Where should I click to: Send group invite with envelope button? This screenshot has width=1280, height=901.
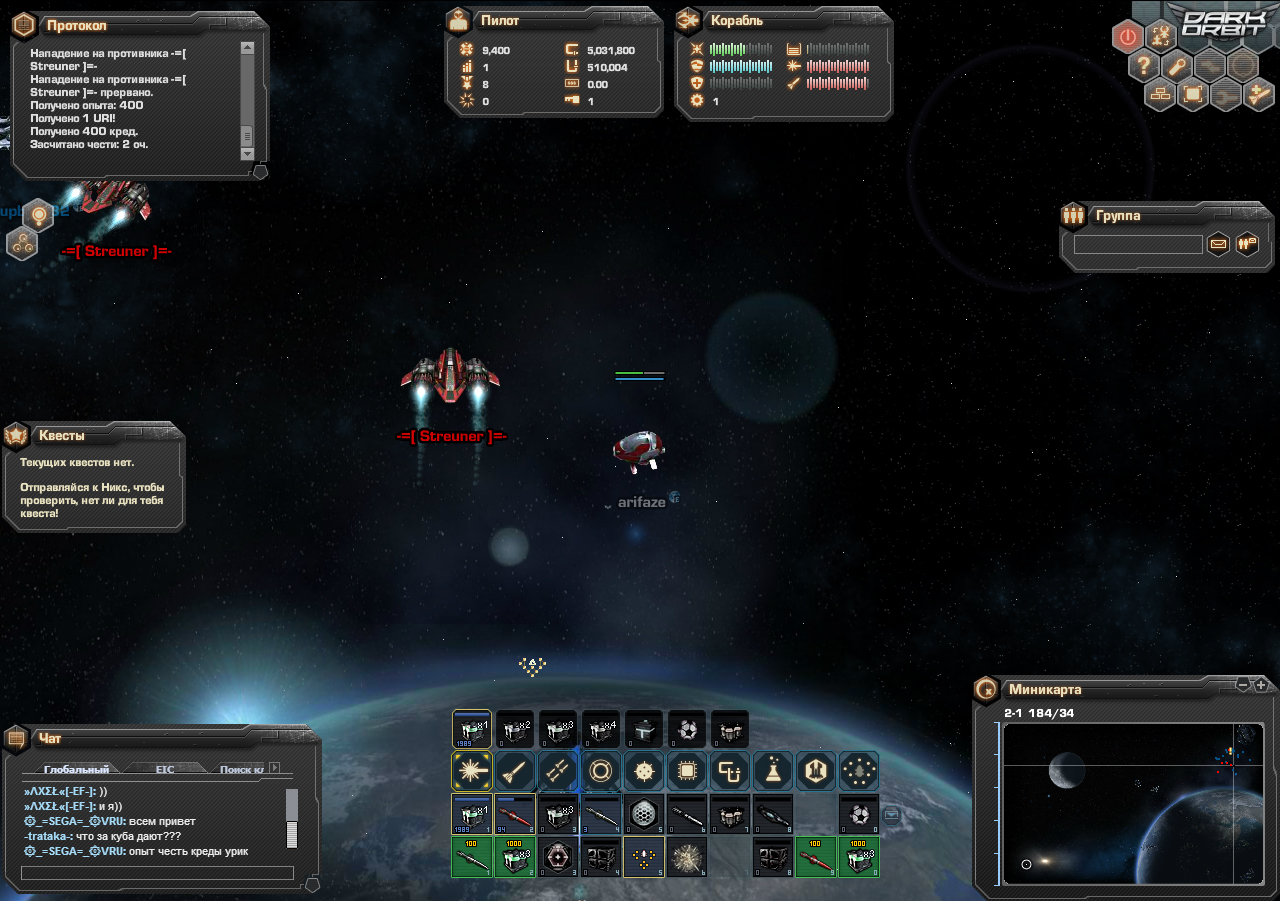coord(1218,243)
